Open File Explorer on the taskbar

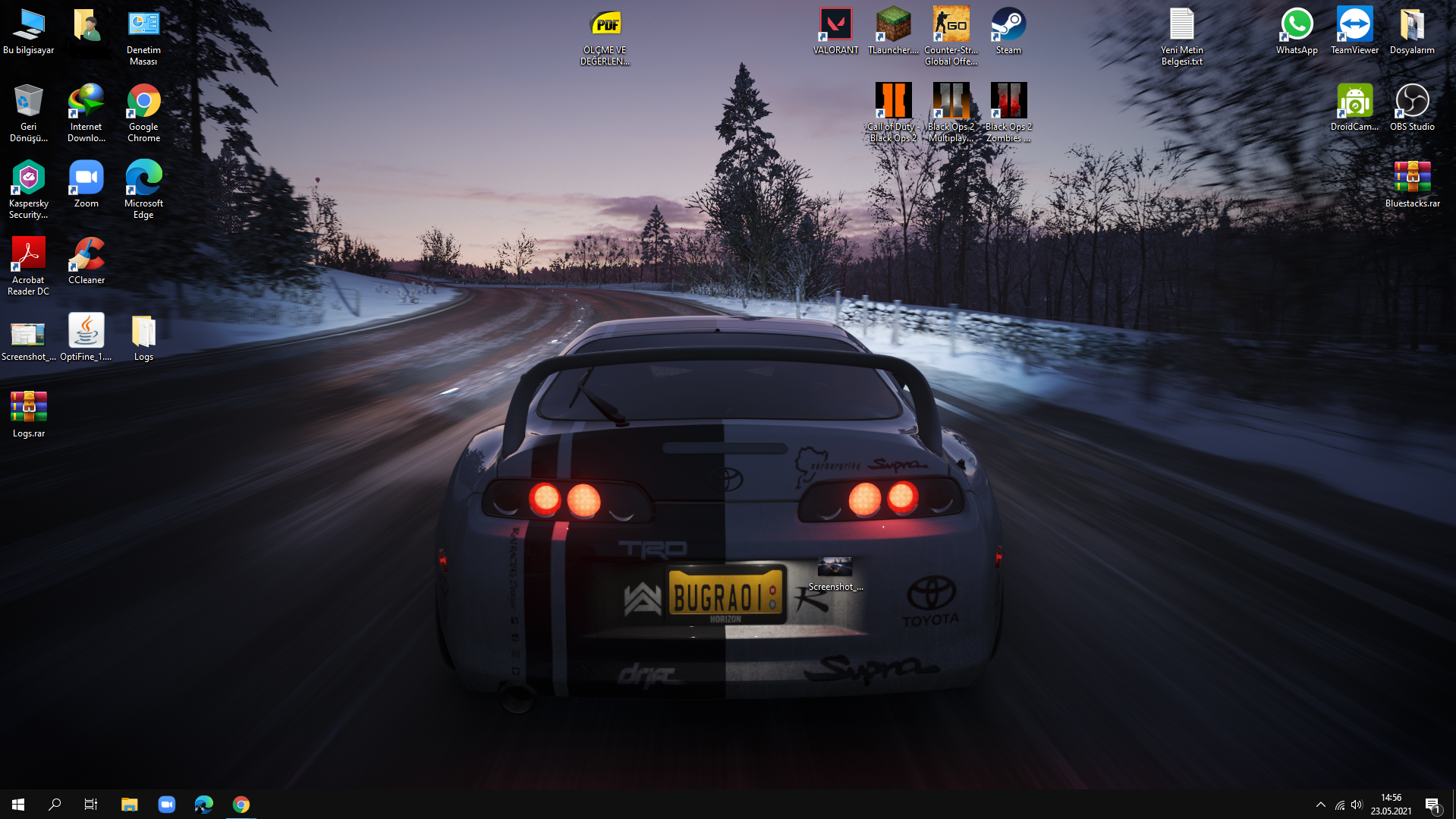click(129, 804)
